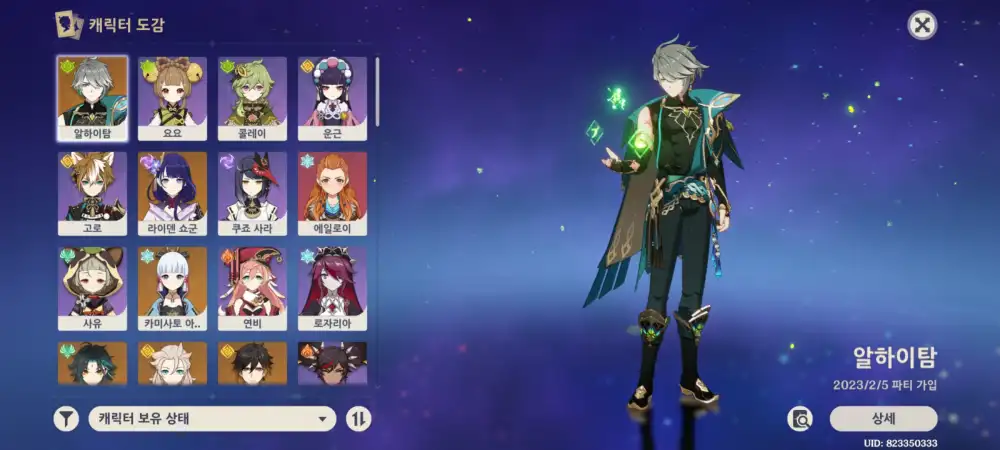The width and height of the screenshot is (1000, 450).
Task: Select the 콜레이 character card
Action: pos(252,97)
